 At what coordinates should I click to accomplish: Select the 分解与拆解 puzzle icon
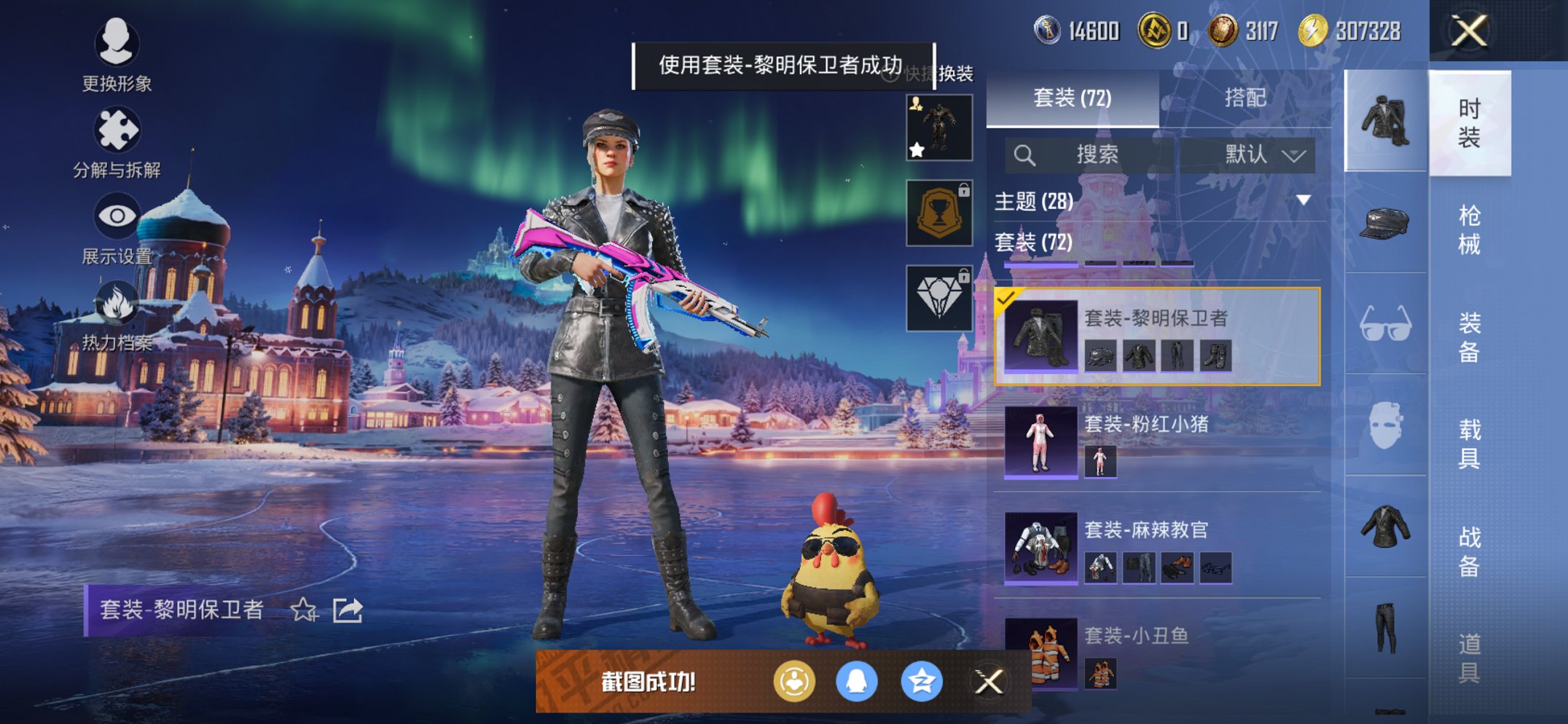click(x=119, y=130)
